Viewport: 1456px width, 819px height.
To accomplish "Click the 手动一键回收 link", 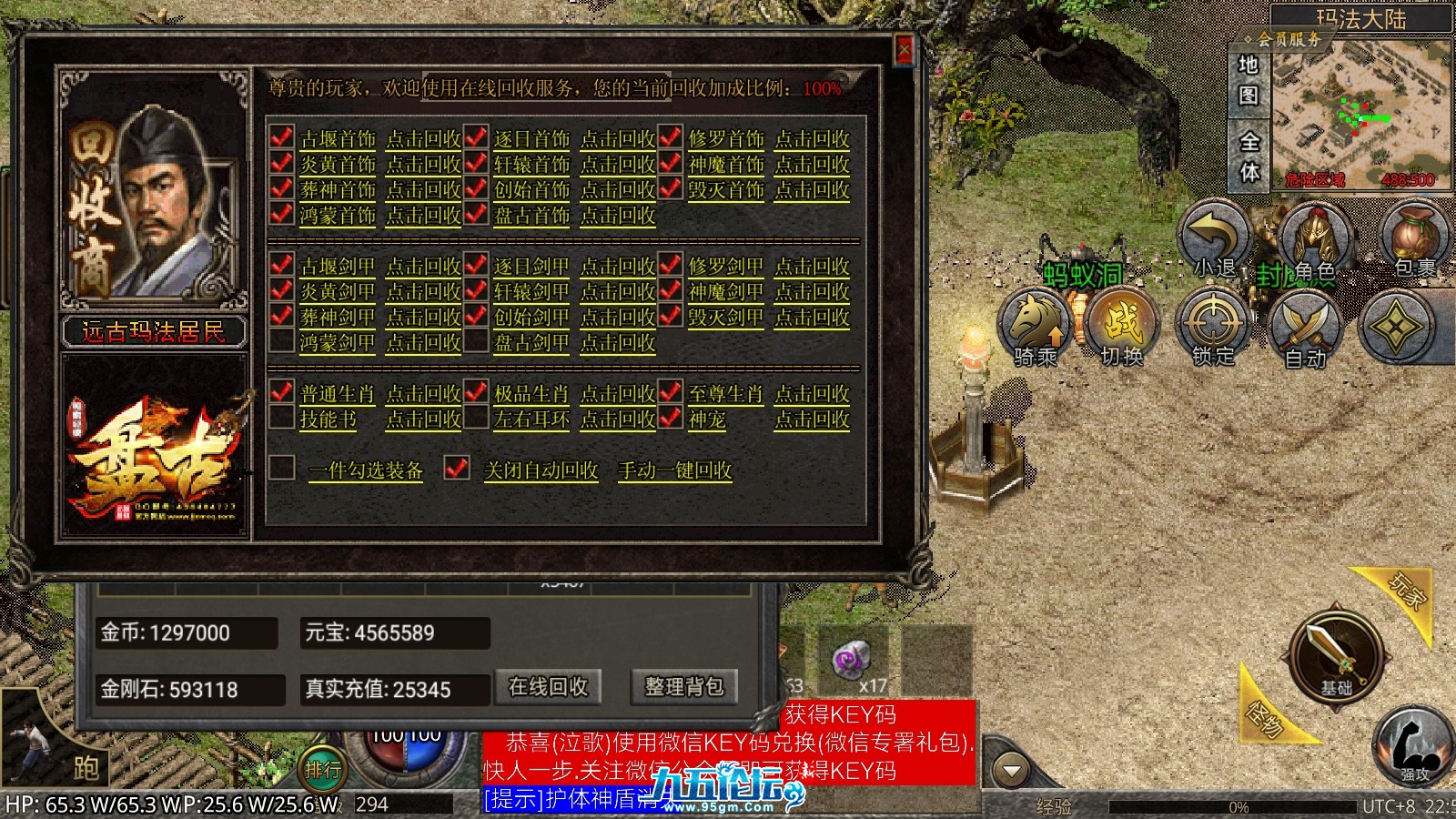I will pos(674,470).
